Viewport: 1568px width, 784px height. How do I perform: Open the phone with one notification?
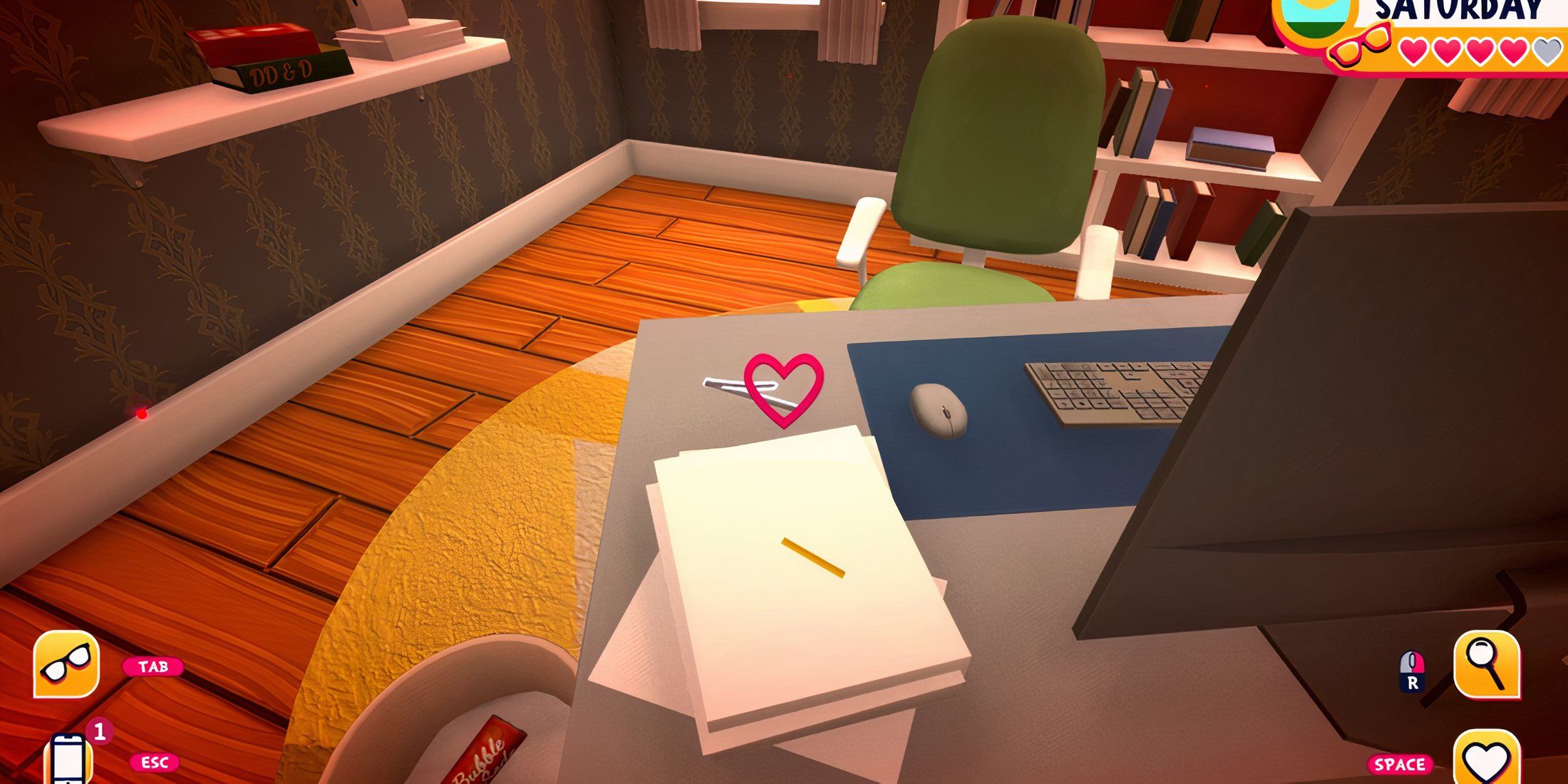69,760
